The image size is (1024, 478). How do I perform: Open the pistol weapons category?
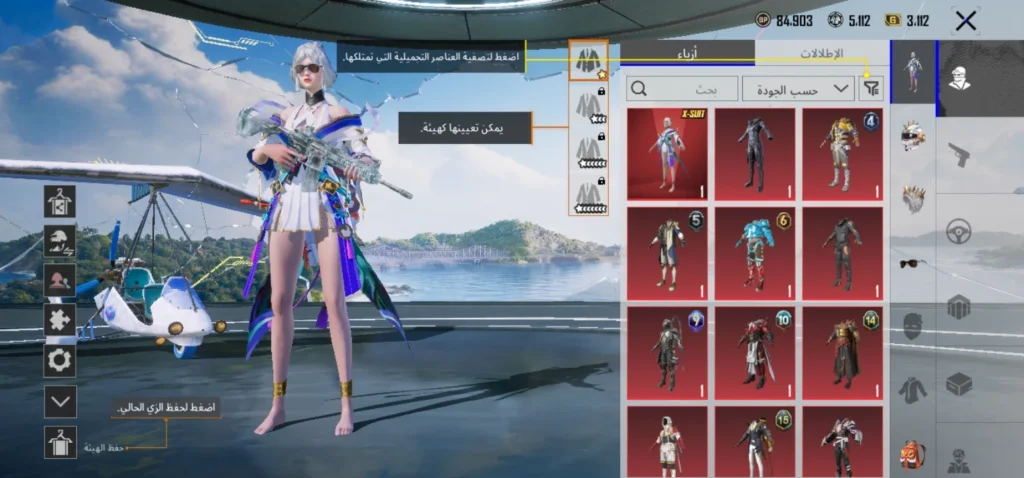coord(959,154)
